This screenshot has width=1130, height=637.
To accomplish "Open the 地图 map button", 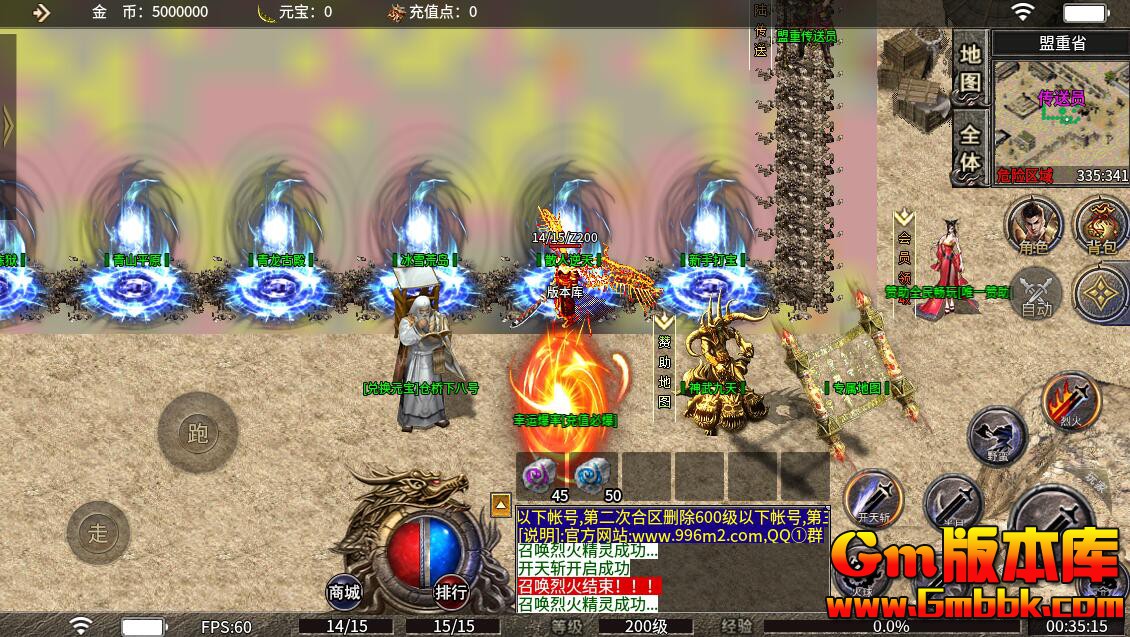I will pyautogui.click(x=970, y=69).
